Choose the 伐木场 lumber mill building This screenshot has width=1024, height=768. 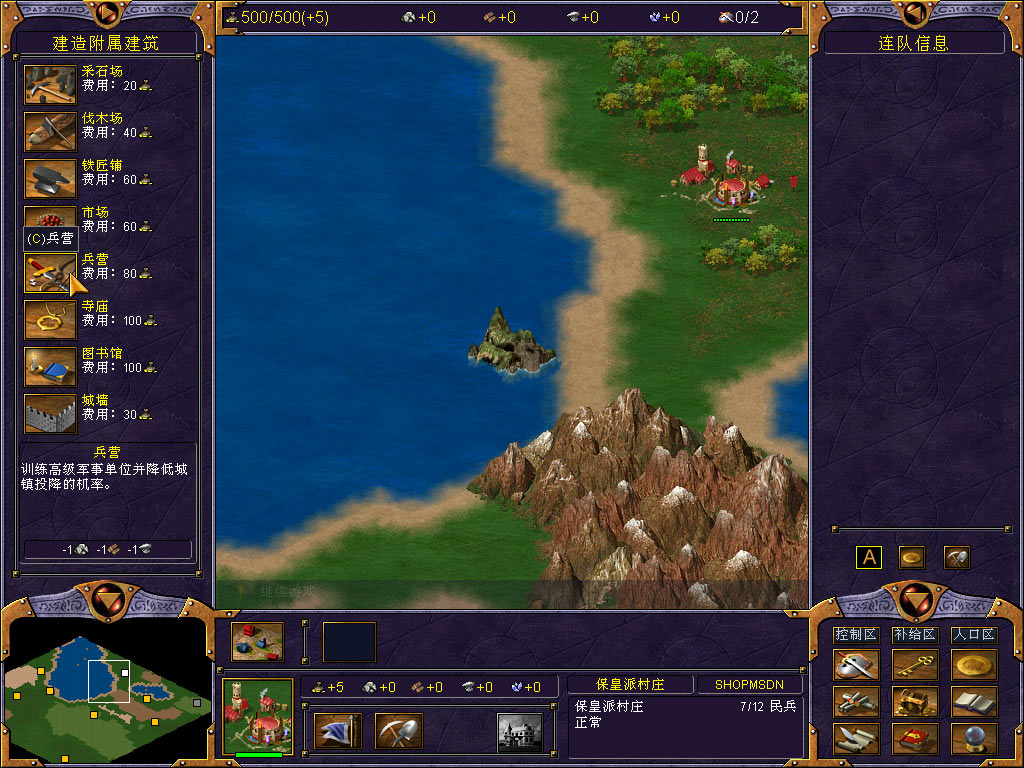50,132
